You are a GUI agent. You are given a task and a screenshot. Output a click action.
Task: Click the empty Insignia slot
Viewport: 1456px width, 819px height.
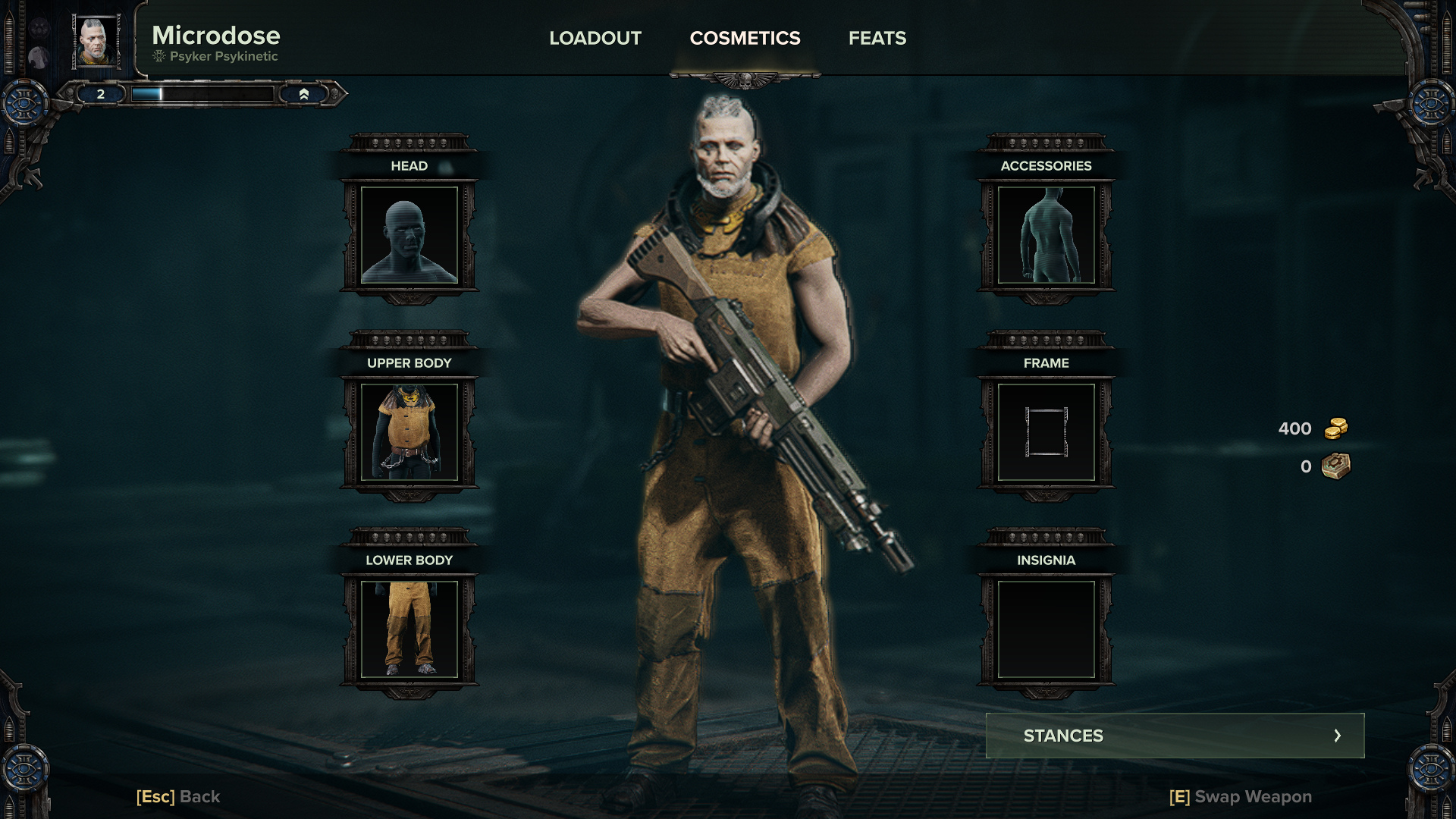1046,629
